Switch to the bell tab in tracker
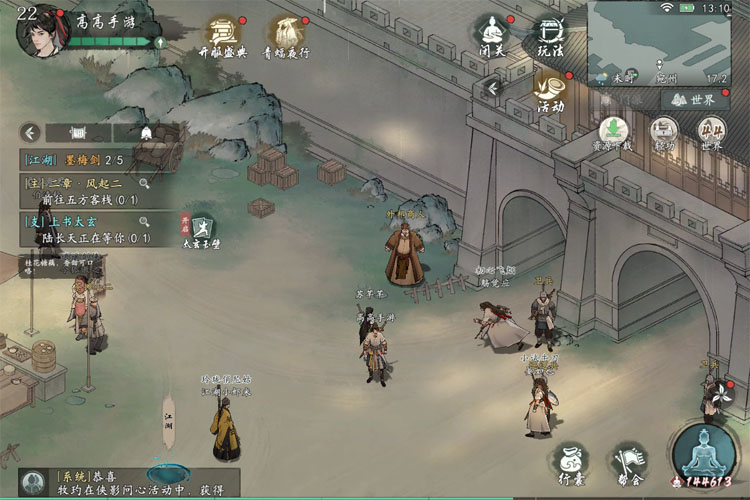This screenshot has width=750, height=500. pyautogui.click(x=146, y=132)
